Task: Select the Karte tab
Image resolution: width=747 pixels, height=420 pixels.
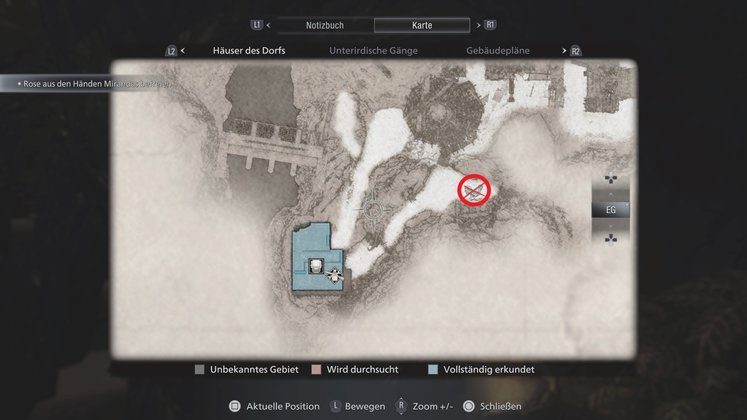Action: (x=421, y=24)
